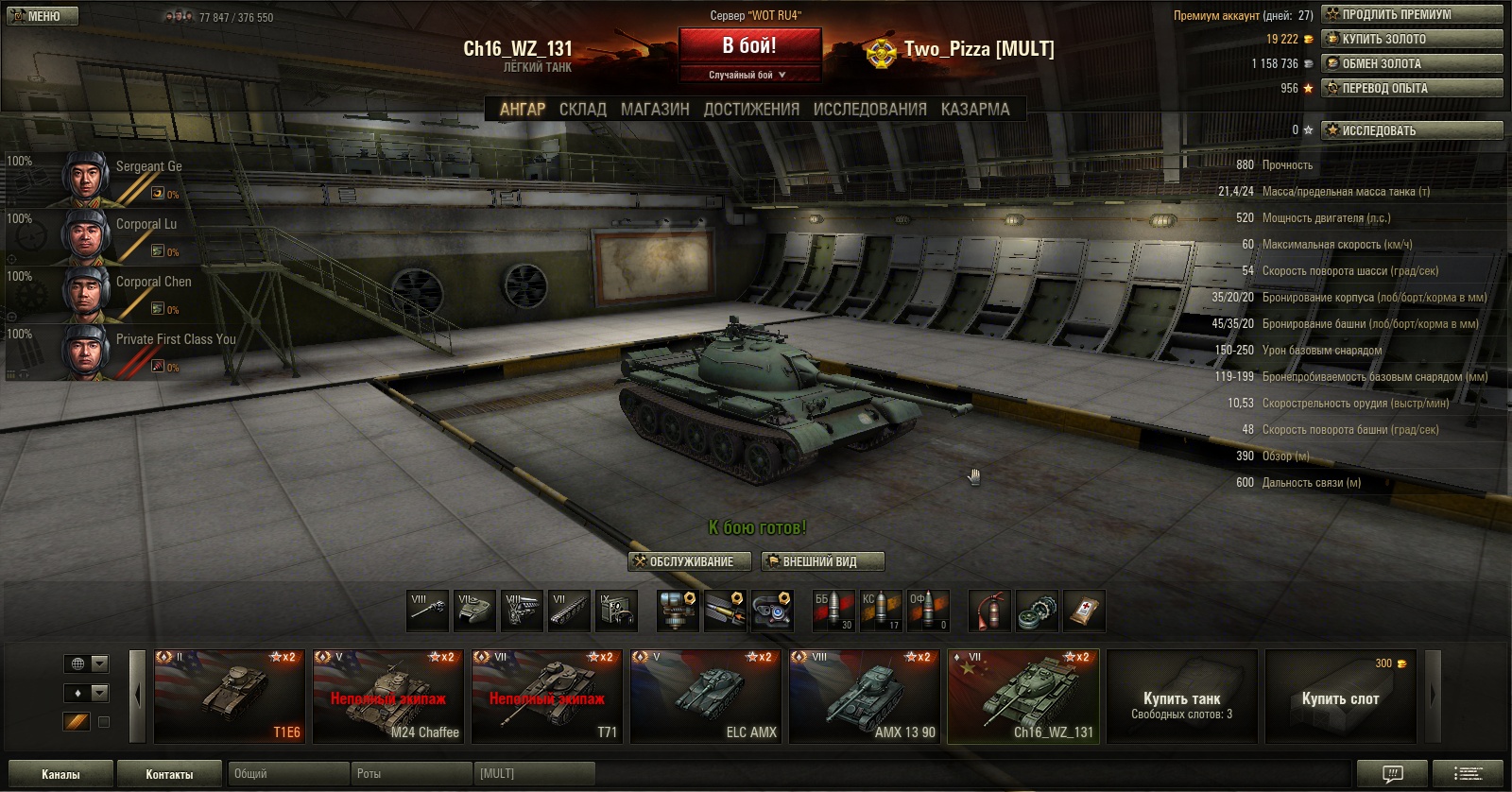
Task: Start battle with the В бой! button
Action: [749, 45]
